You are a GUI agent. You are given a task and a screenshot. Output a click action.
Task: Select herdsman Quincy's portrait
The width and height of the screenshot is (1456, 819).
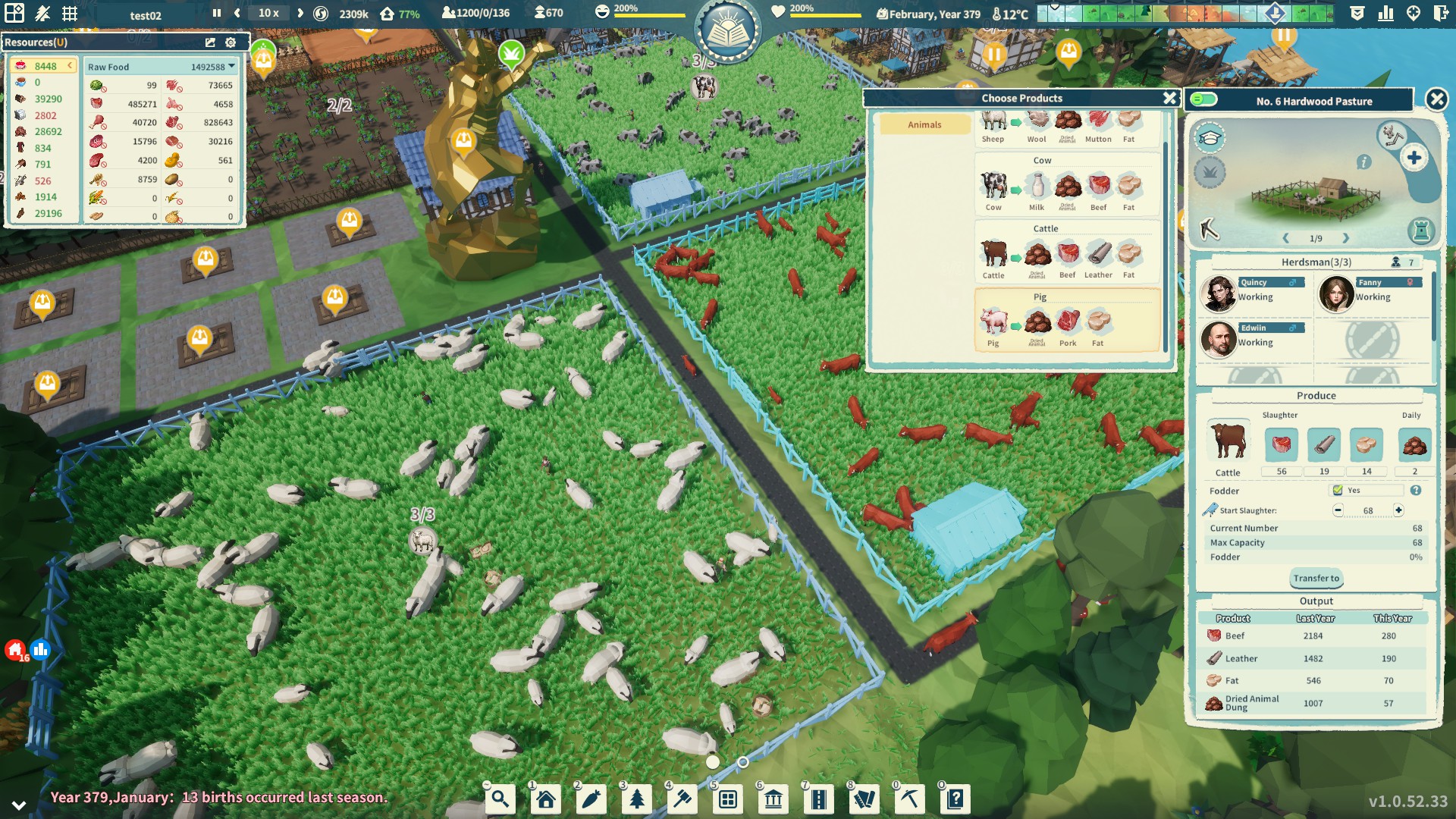(x=1219, y=294)
